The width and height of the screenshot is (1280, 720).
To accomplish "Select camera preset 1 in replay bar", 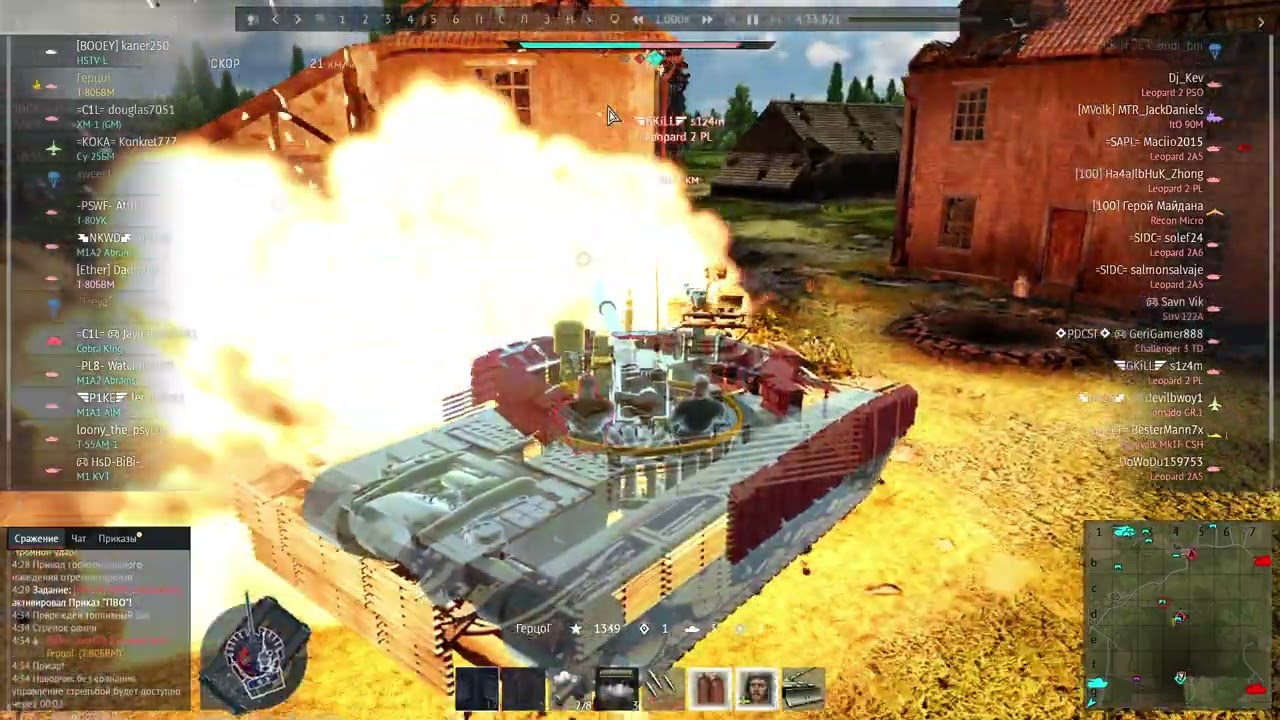I will (342, 19).
